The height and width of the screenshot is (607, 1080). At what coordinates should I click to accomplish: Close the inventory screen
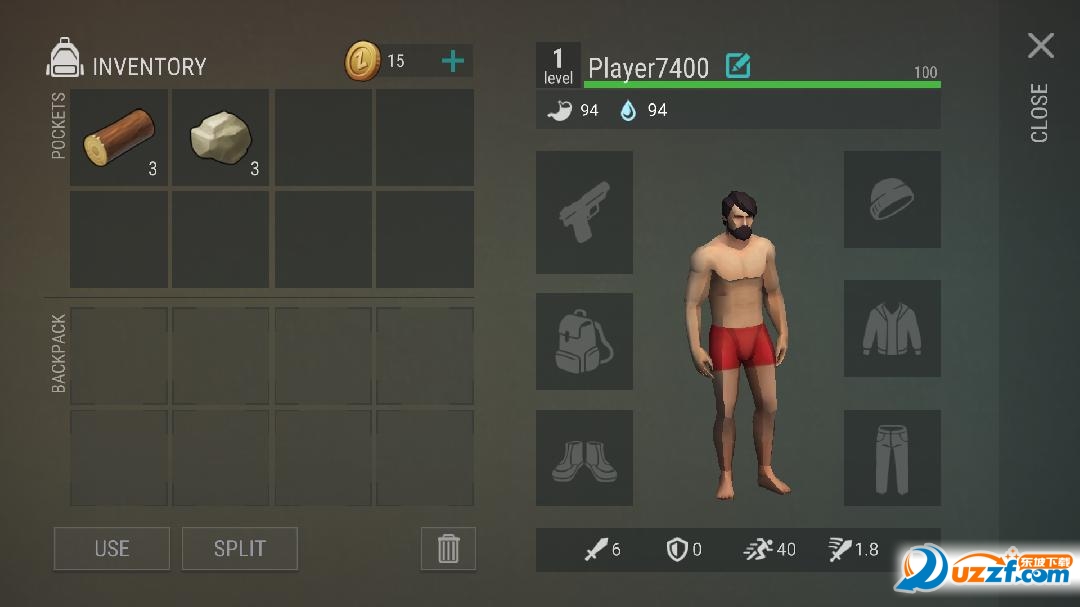point(1040,46)
